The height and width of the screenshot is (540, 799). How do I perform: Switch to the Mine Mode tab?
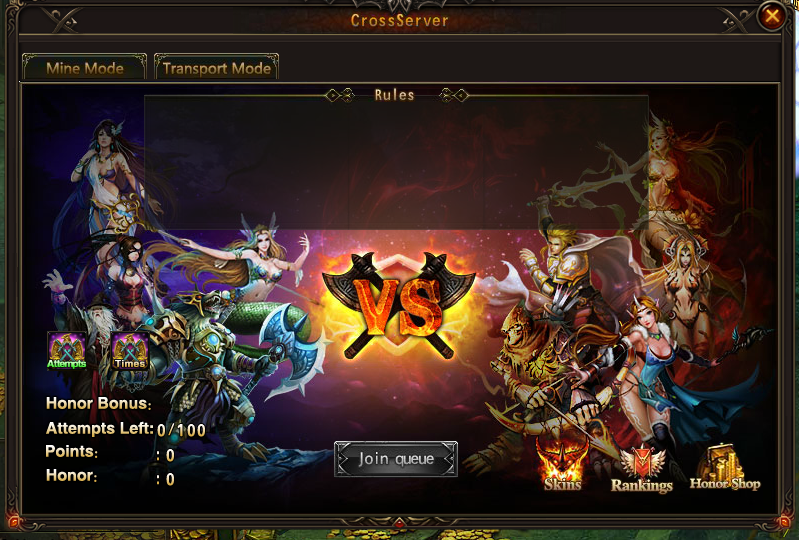(85, 68)
